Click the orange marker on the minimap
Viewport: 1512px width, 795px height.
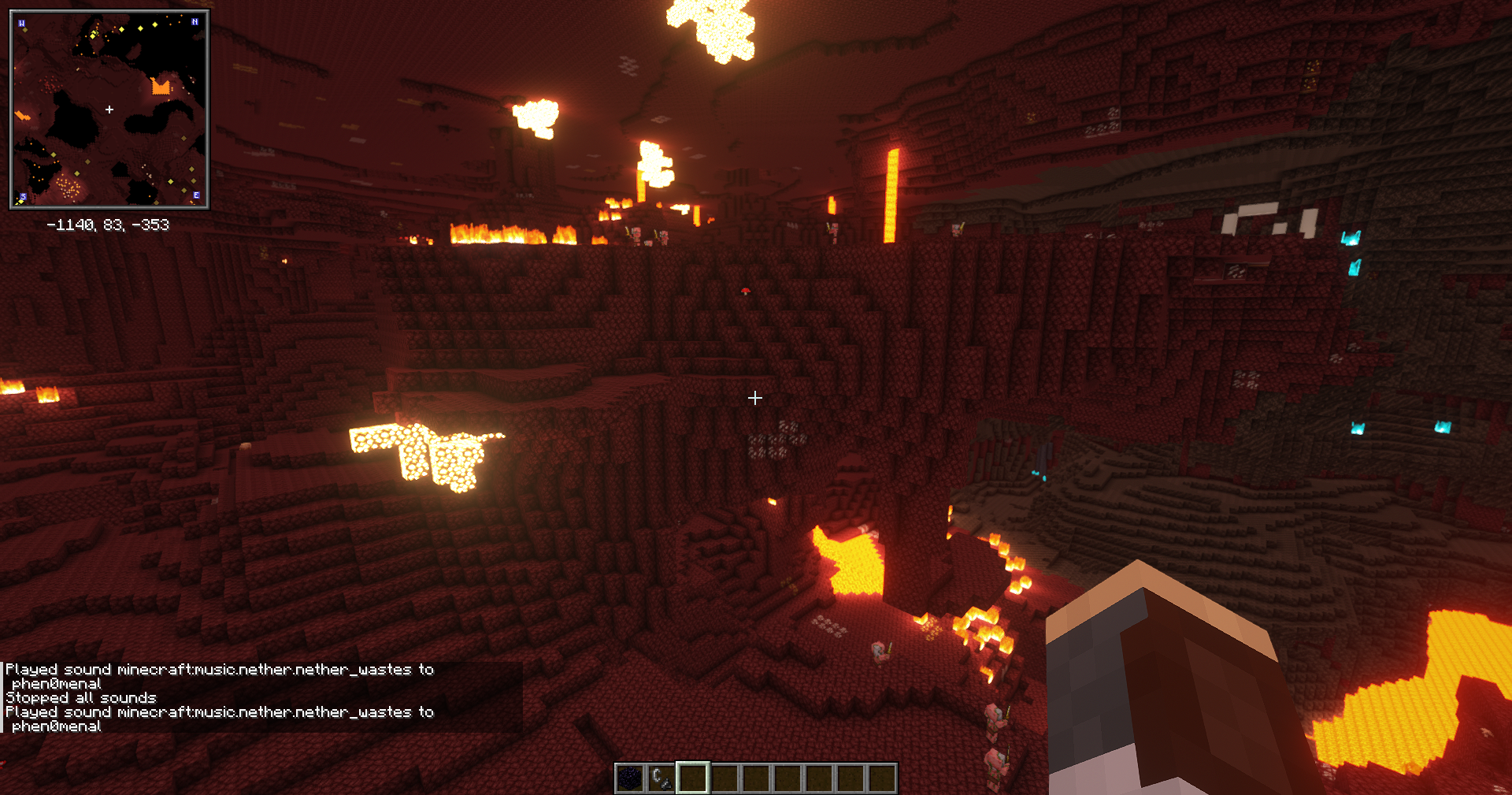point(161,85)
